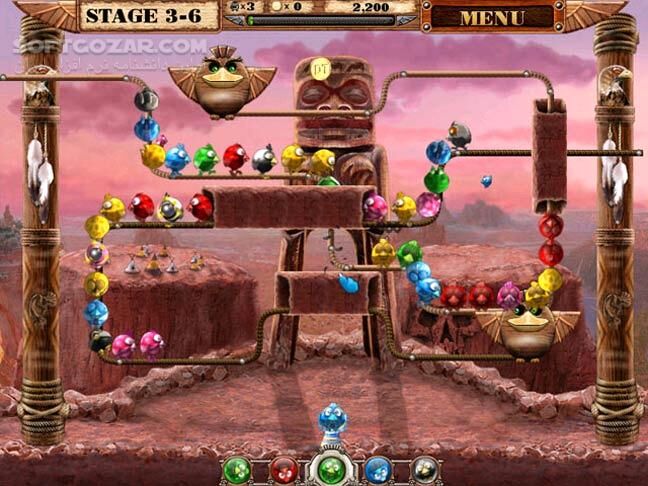The height and width of the screenshot is (486, 648).
Task: Select the leftmost green bird queue slot
Action: (x=237, y=468)
